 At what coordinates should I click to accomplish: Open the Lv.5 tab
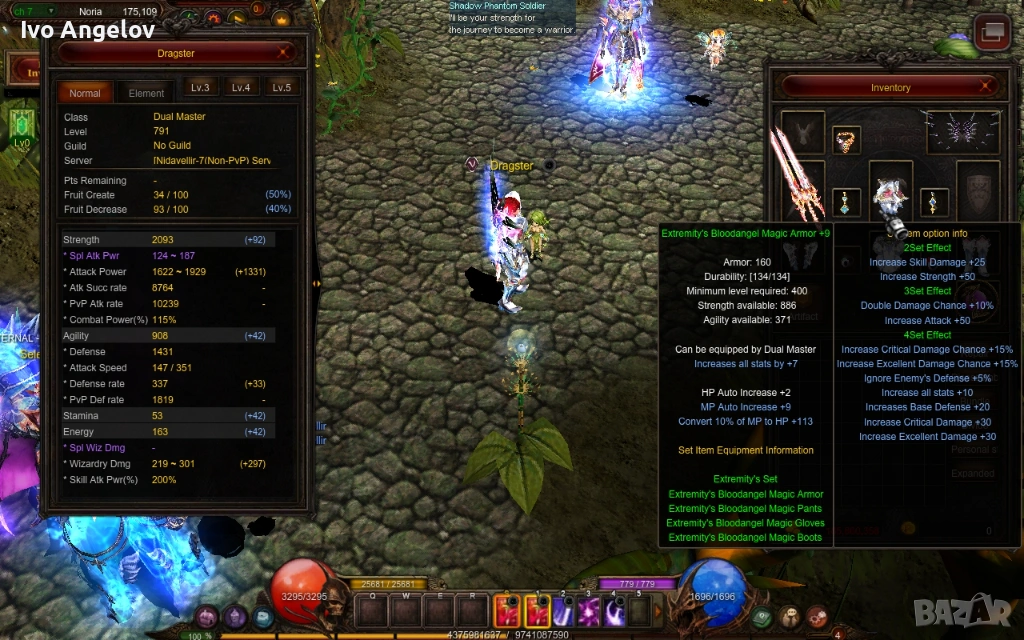point(282,88)
